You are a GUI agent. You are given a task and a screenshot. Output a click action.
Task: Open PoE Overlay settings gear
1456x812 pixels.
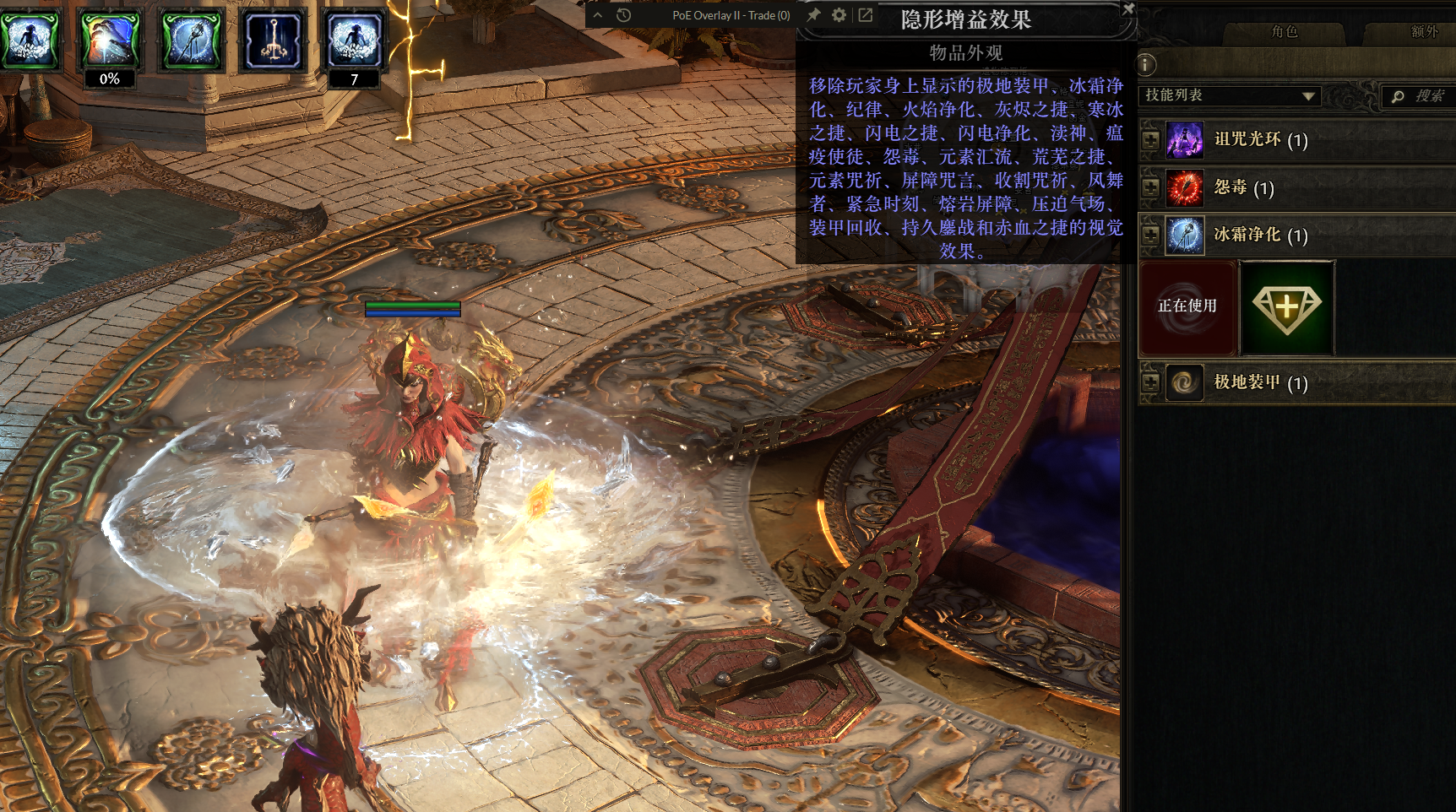pyautogui.click(x=839, y=15)
